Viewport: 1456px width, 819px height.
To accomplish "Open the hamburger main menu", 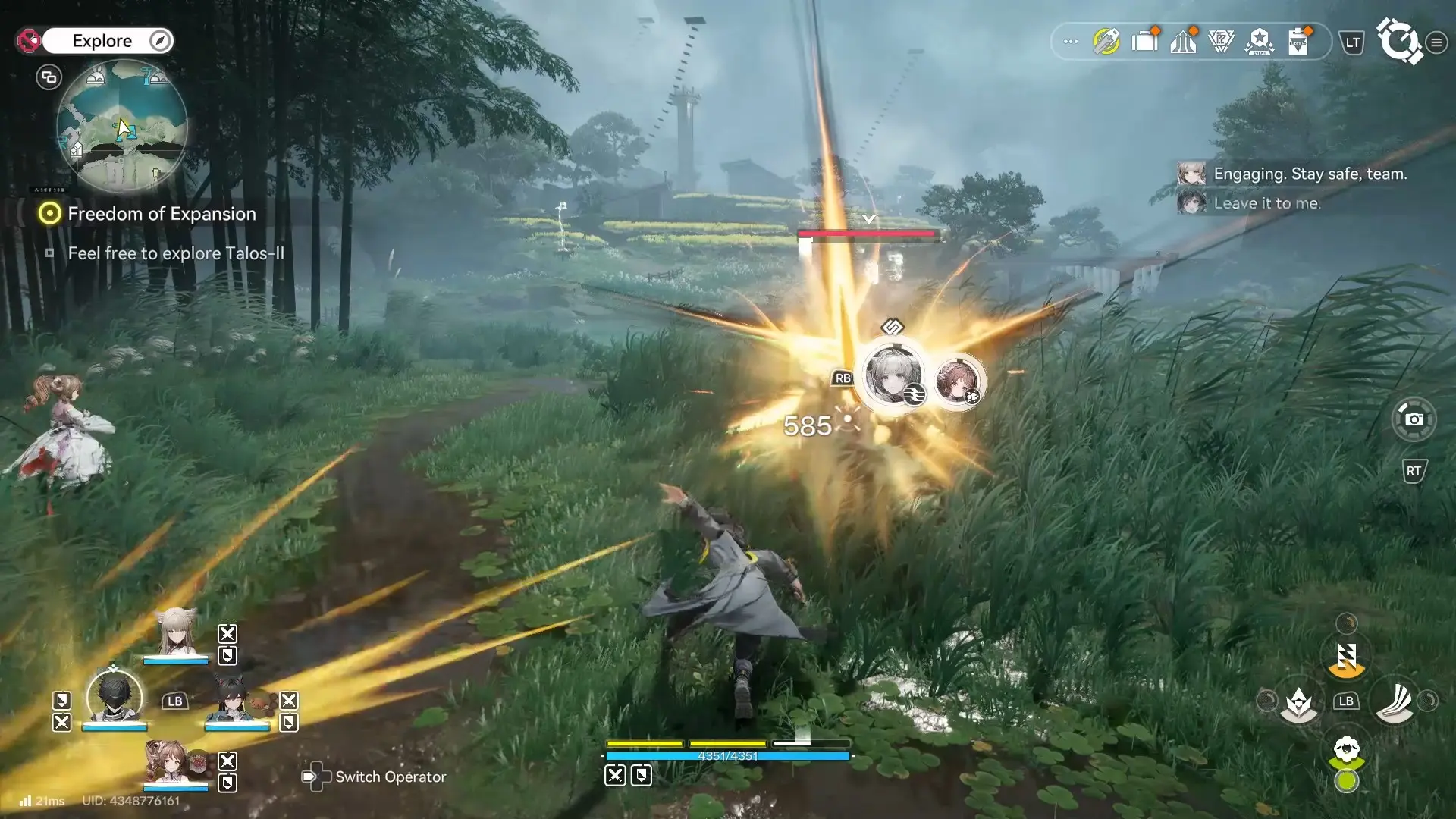I will click(1436, 42).
